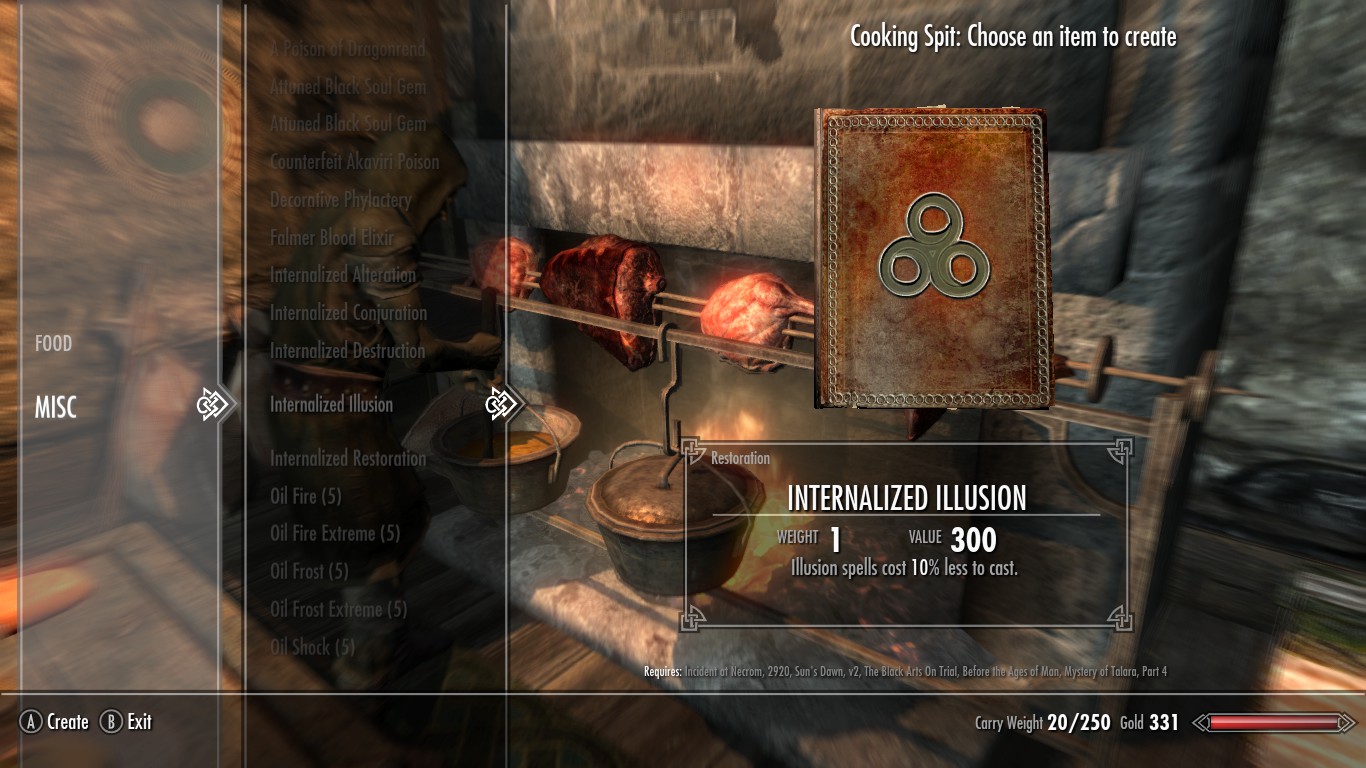Select Oil Fire Extreme (5)
The width and height of the screenshot is (1366, 768).
tap(335, 534)
